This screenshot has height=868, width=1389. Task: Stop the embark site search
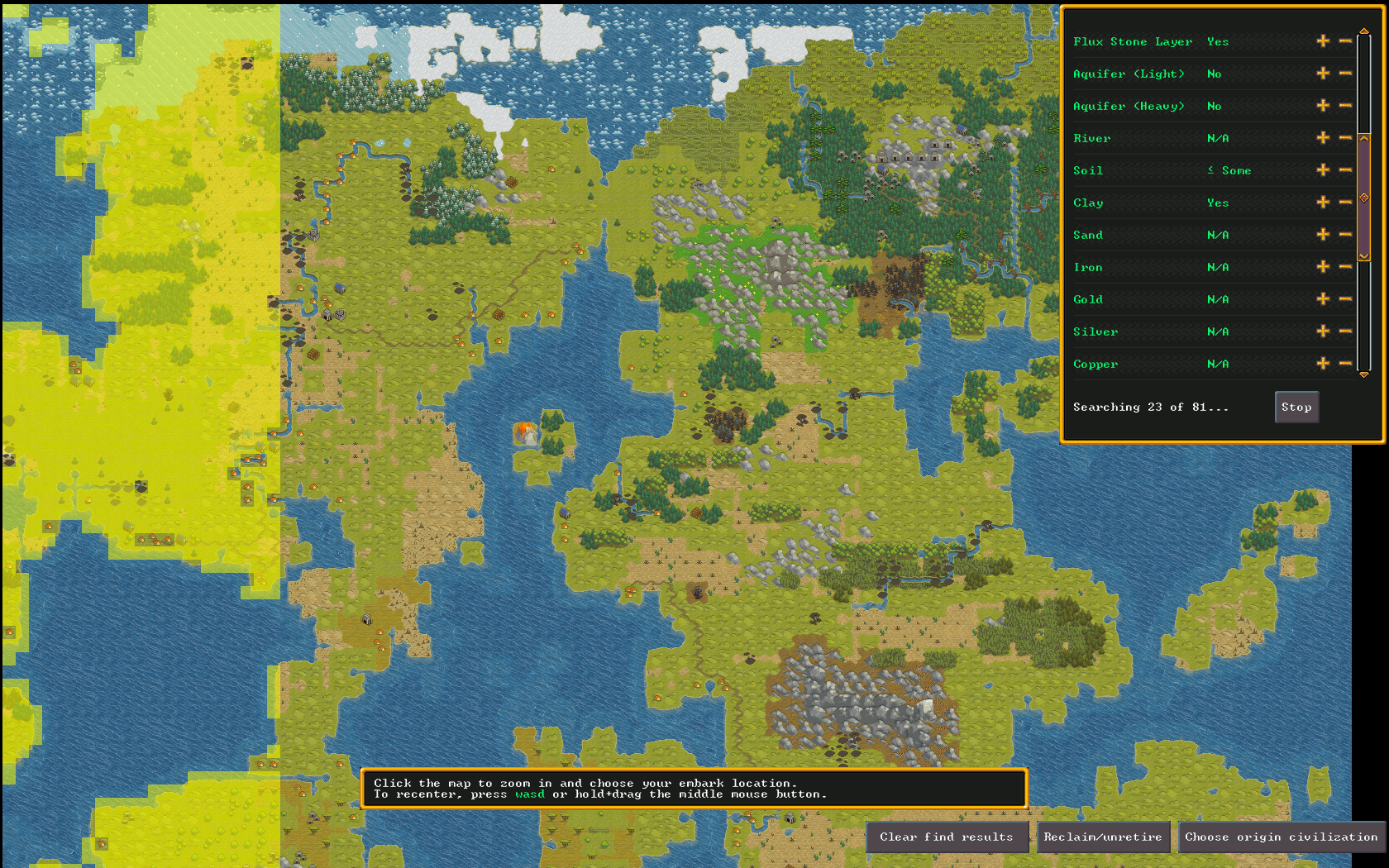point(1296,407)
